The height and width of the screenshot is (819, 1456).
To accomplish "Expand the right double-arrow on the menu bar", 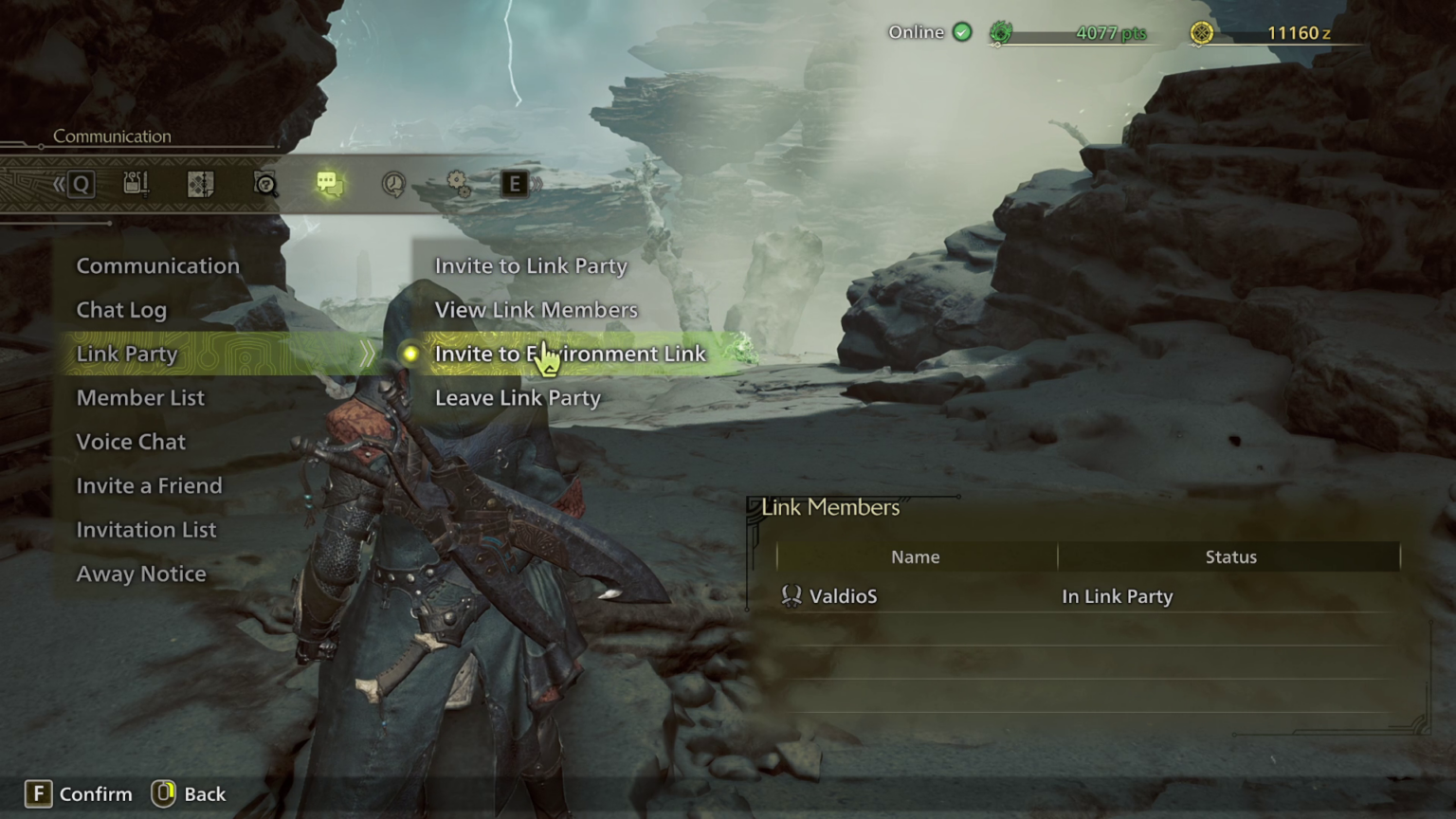I will (537, 184).
